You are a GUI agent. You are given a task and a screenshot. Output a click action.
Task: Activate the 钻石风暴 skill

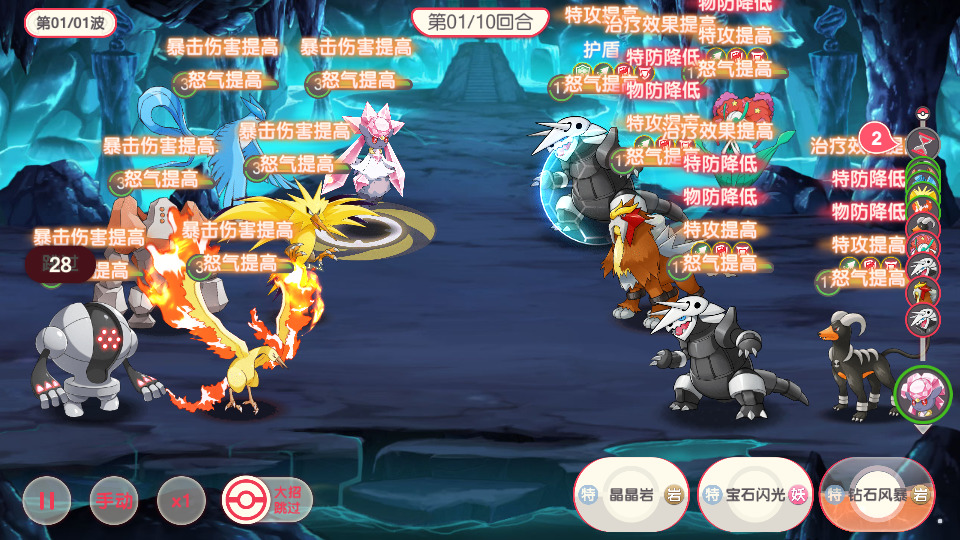tap(877, 495)
